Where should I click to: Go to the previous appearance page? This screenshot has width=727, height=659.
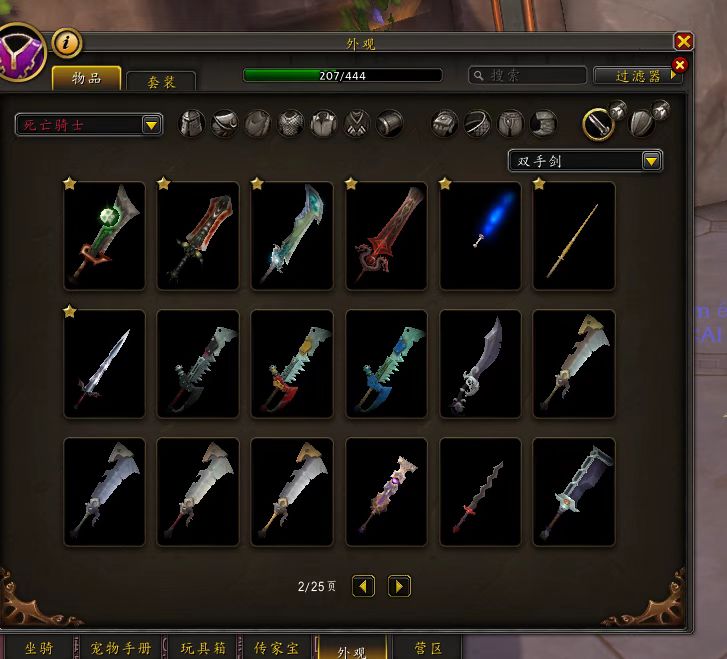pyautogui.click(x=364, y=586)
